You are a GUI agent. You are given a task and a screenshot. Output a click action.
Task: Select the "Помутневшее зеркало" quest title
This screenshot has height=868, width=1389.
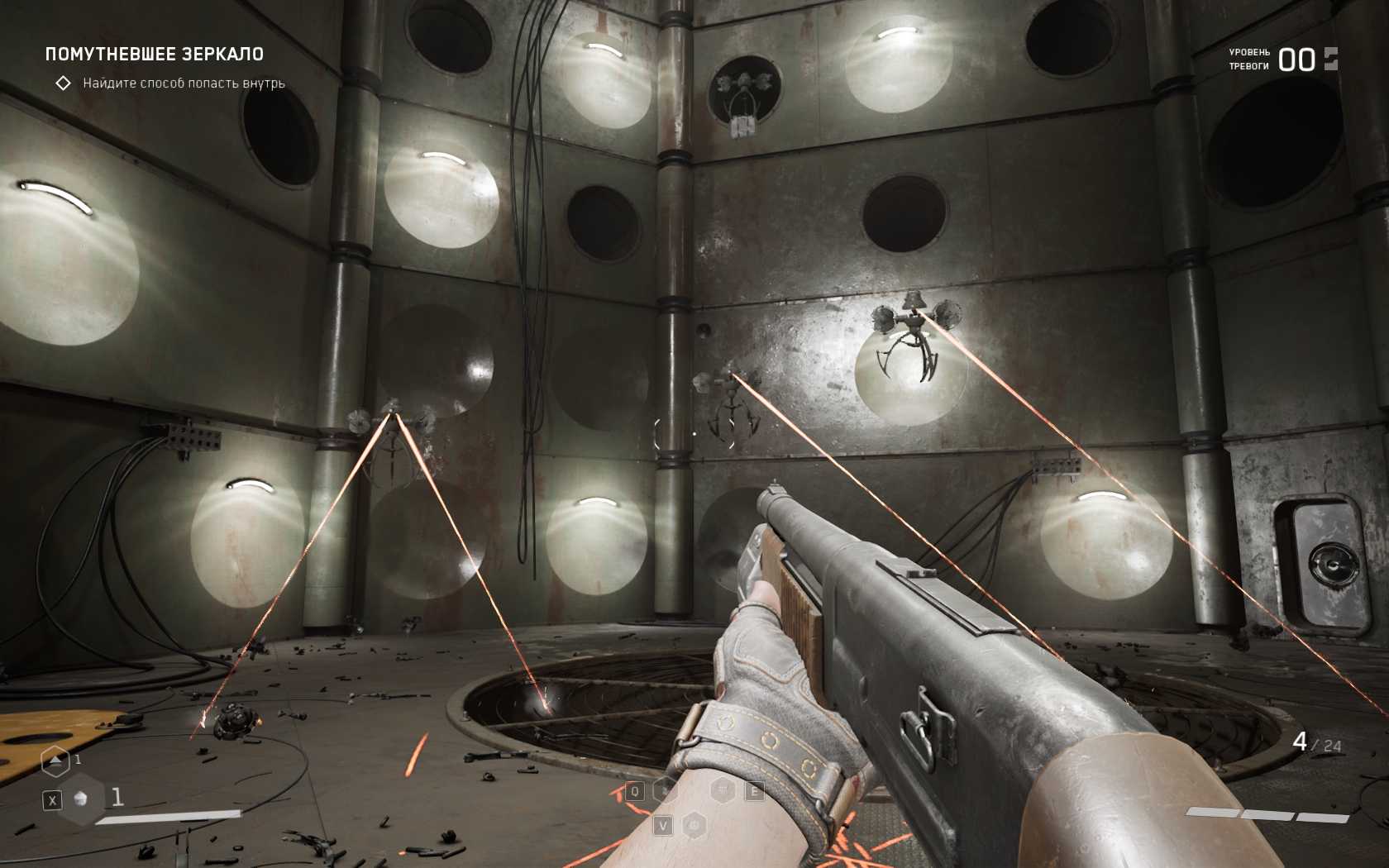tap(154, 55)
